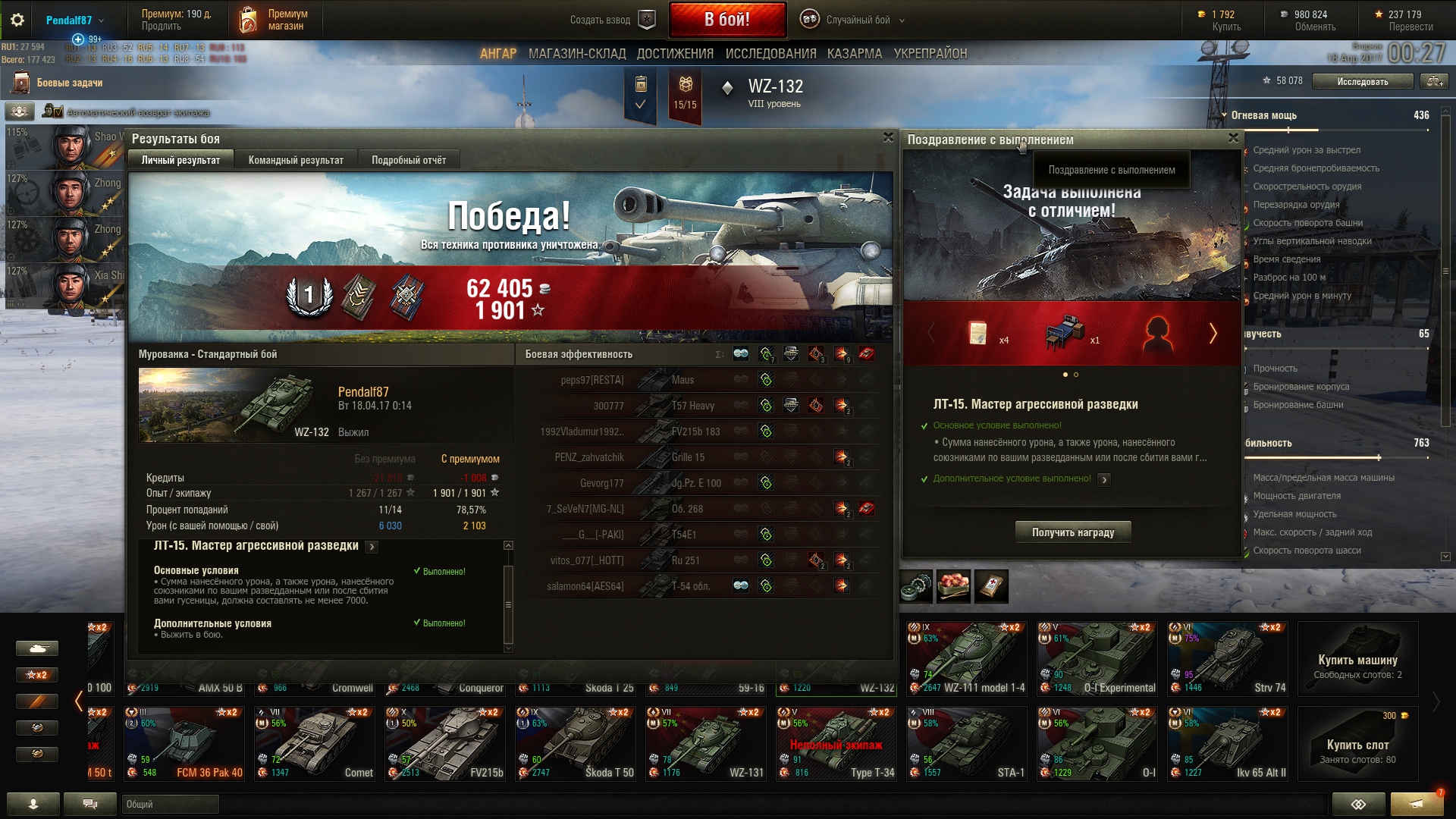Choose the Škoda T 50 tank

pos(575,743)
